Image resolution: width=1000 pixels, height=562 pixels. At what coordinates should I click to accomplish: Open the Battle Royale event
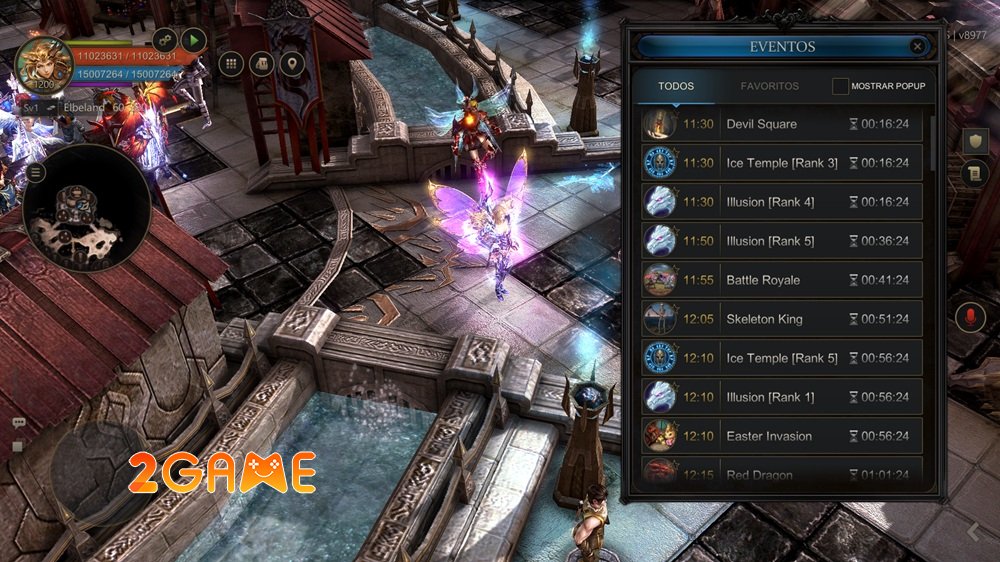(x=781, y=280)
